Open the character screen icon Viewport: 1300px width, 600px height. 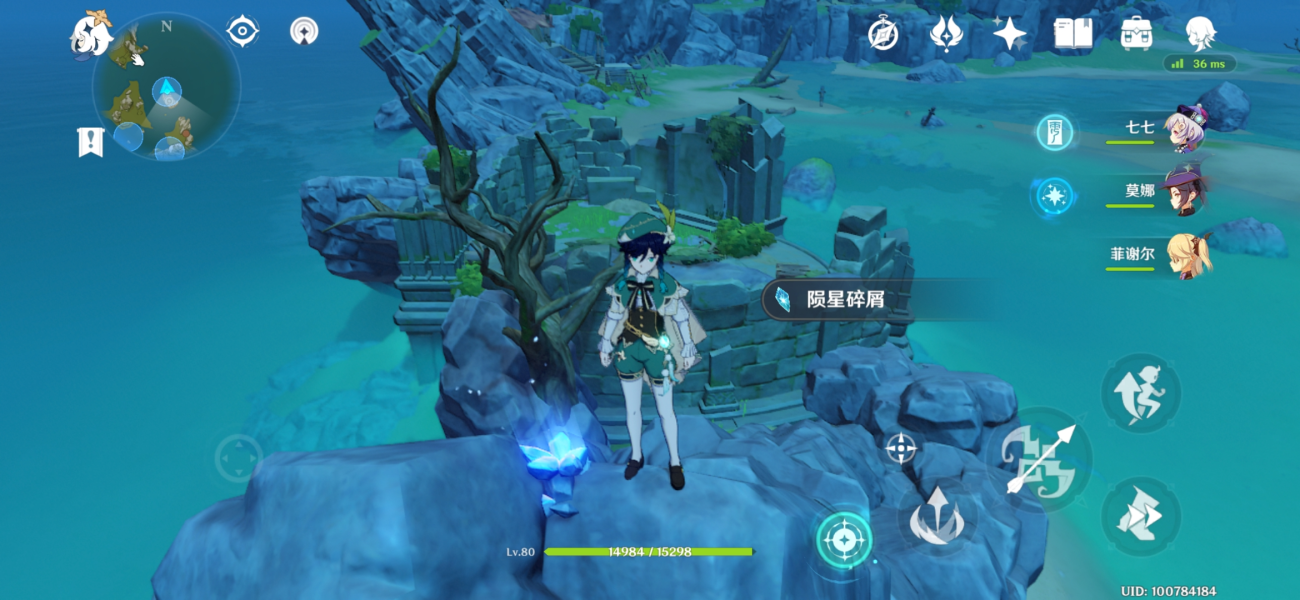point(1200,34)
